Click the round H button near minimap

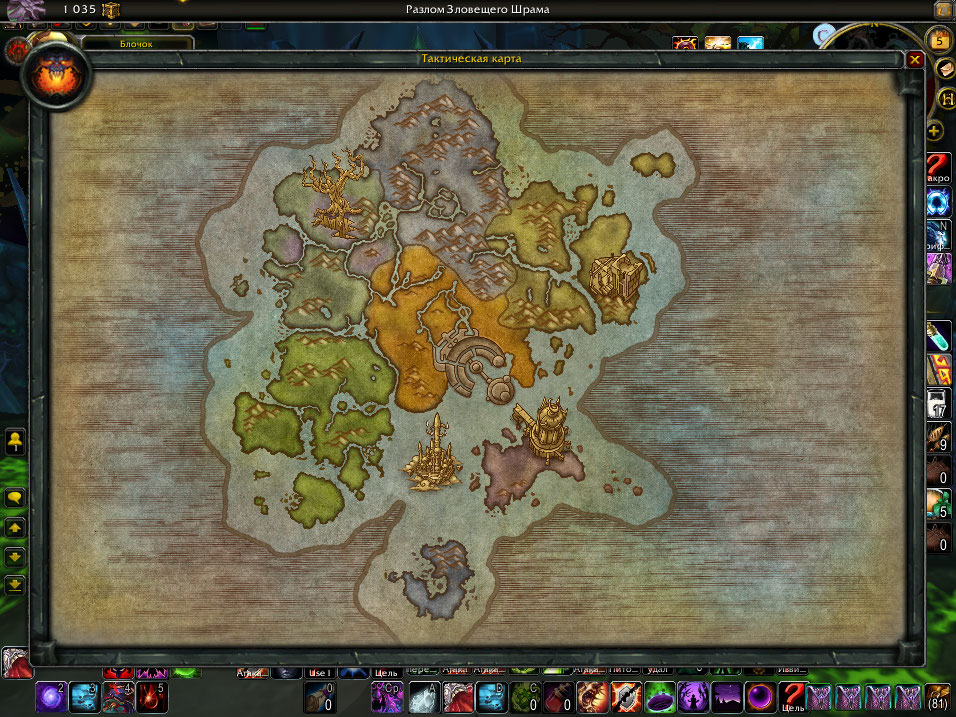[946, 100]
